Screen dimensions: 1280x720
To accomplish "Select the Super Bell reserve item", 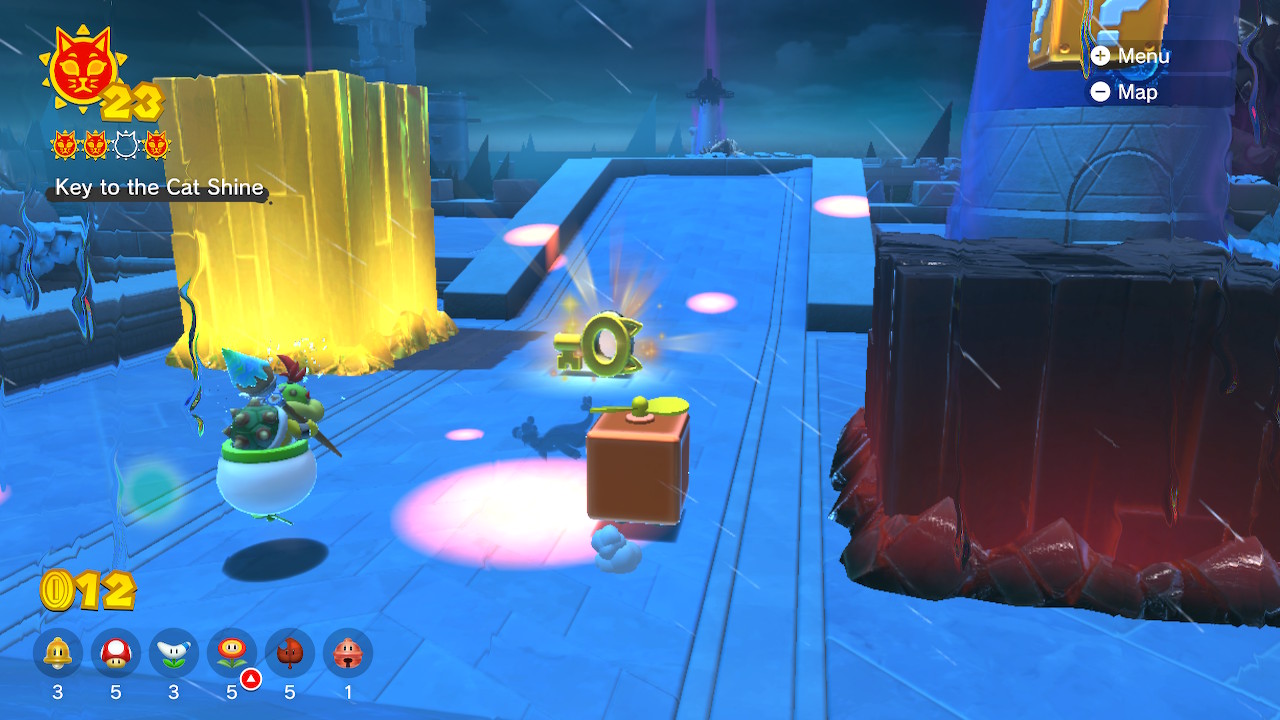I will [58, 654].
